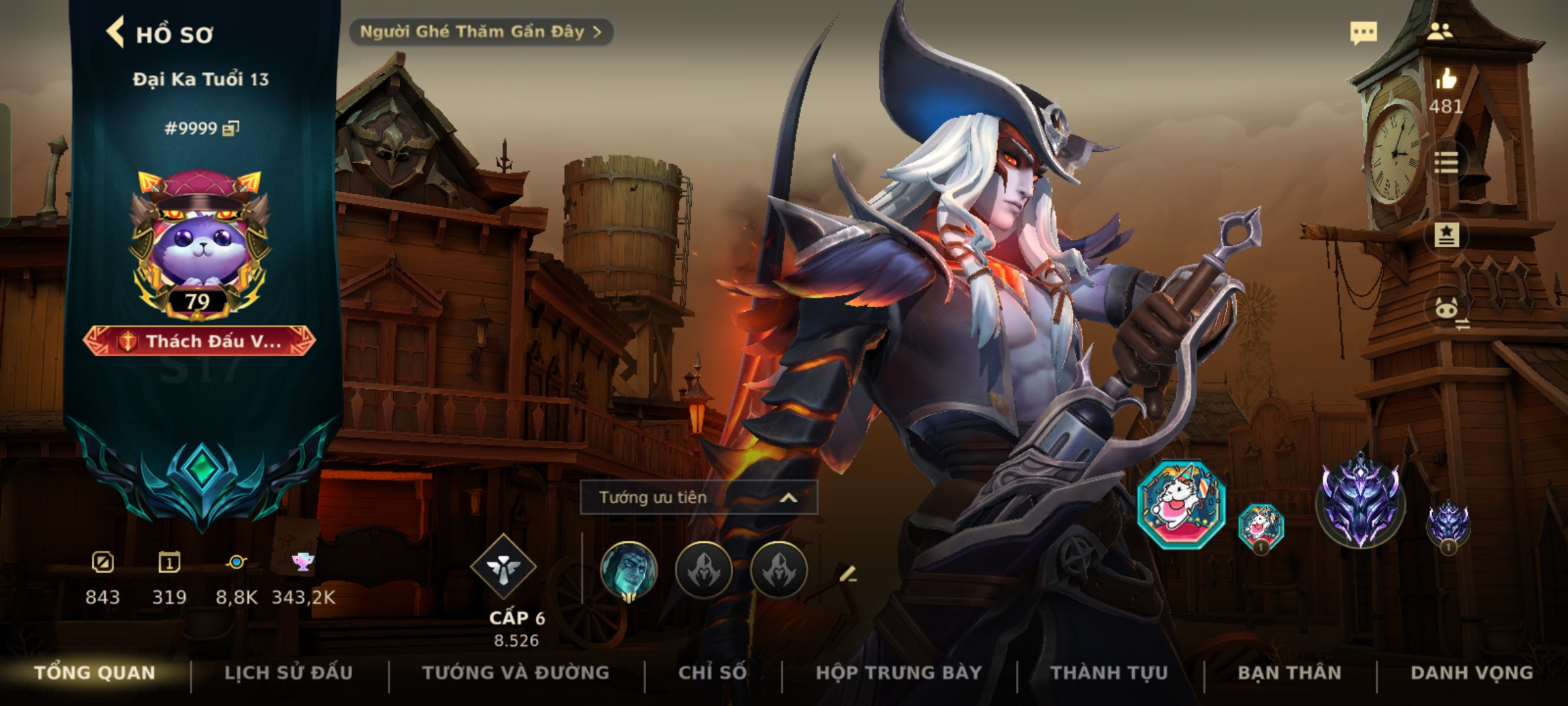
Task: Switch to the Bạn Thân tab
Action: [1289, 673]
